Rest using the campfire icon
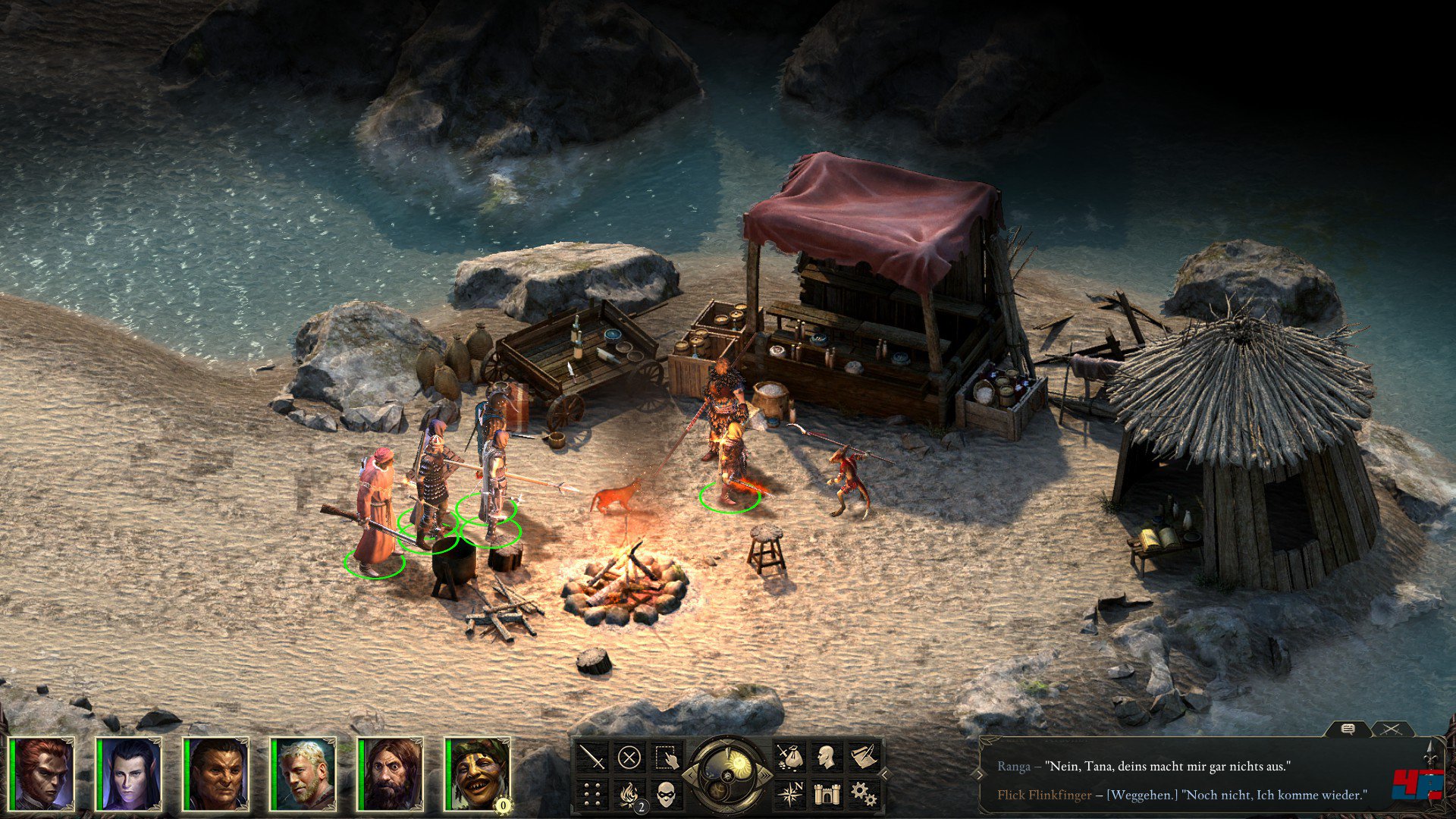 (629, 794)
